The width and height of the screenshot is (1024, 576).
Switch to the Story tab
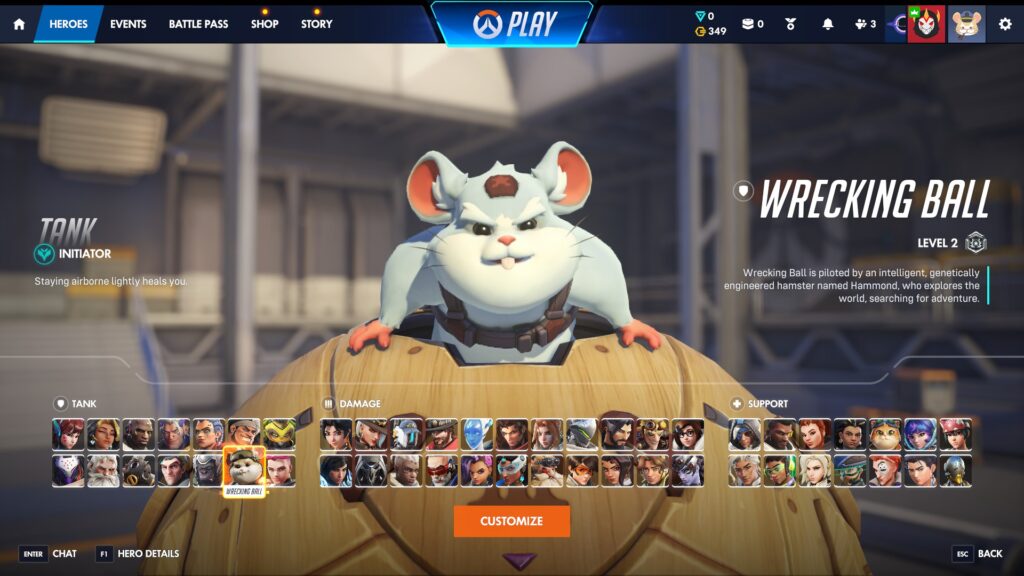317,24
